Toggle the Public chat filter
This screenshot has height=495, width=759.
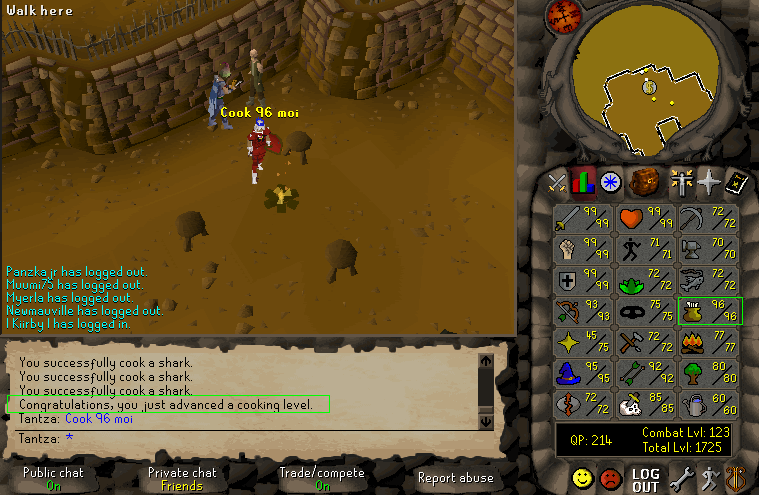pyautogui.click(x=53, y=478)
